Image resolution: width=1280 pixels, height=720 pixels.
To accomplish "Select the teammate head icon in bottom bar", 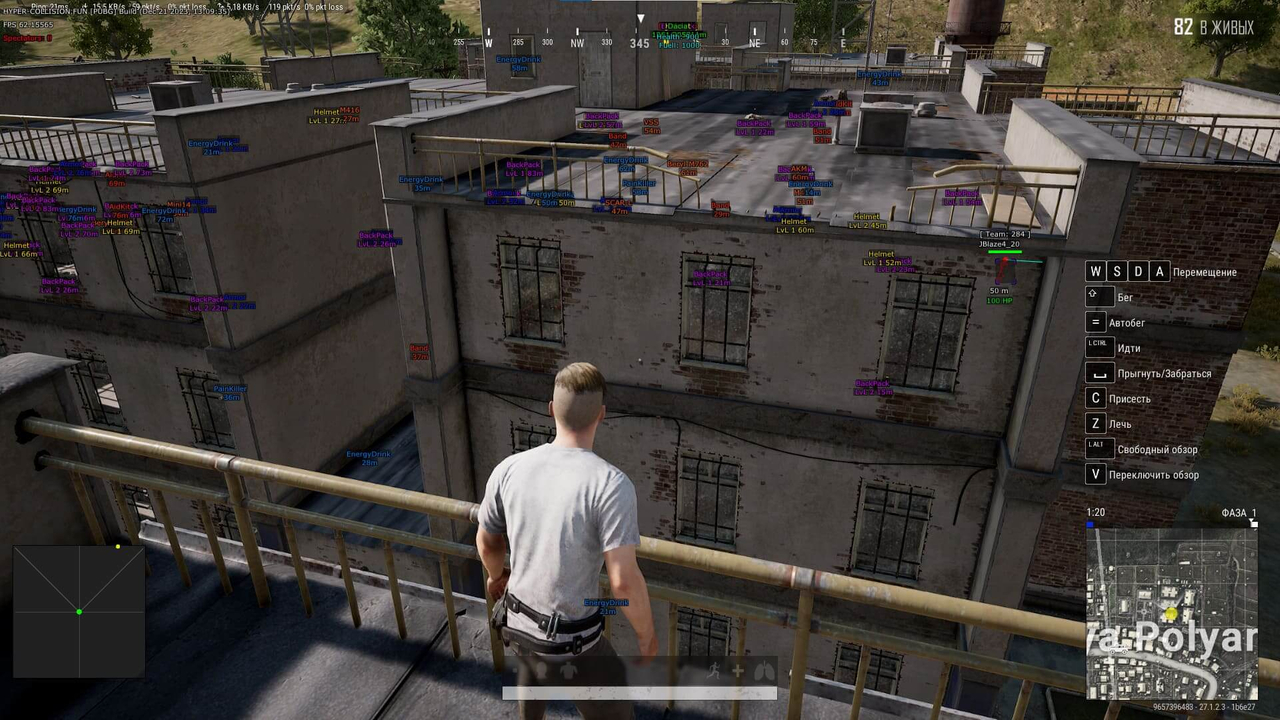I will tap(542, 669).
